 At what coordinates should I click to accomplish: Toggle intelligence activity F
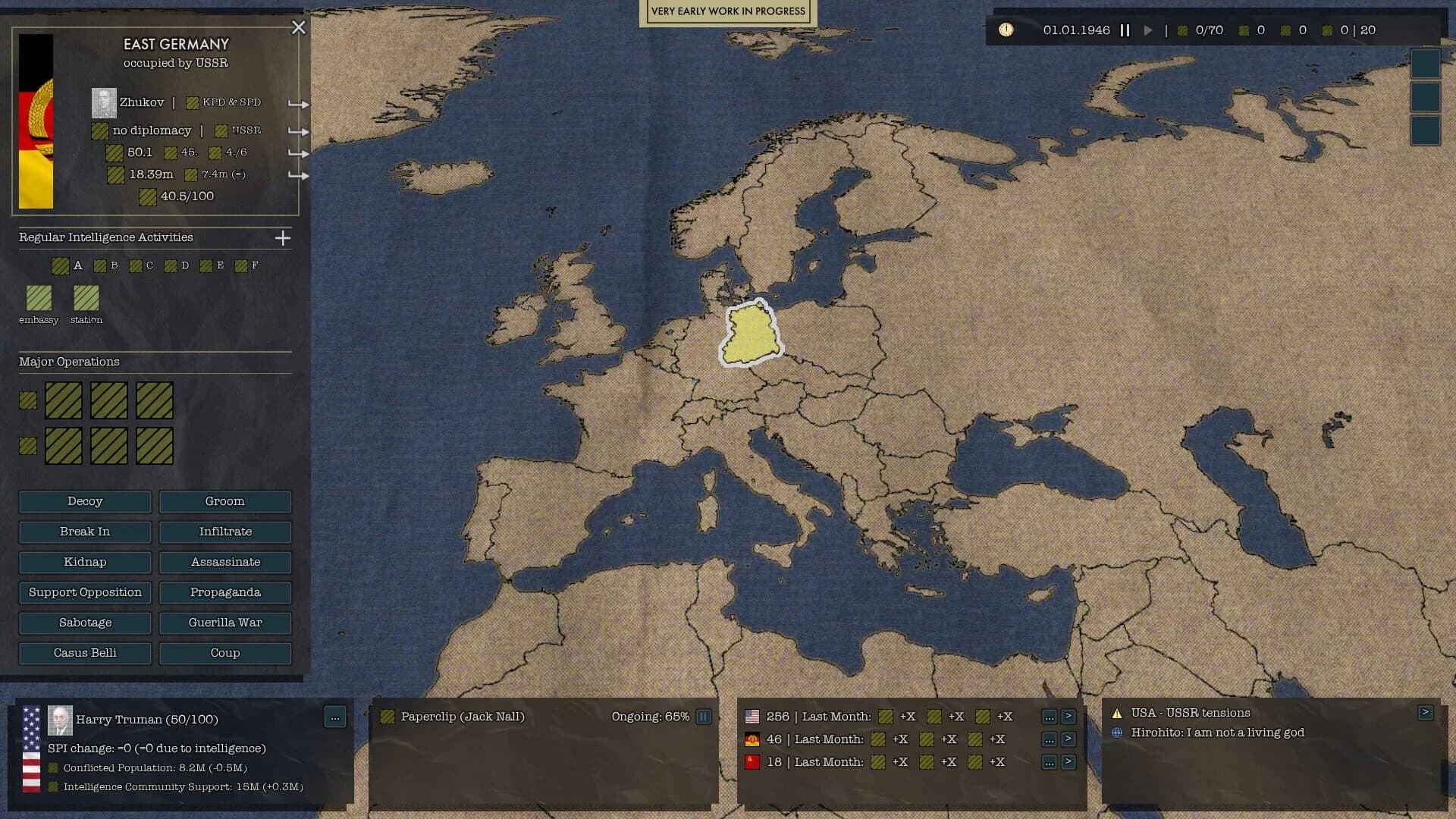coord(242,265)
